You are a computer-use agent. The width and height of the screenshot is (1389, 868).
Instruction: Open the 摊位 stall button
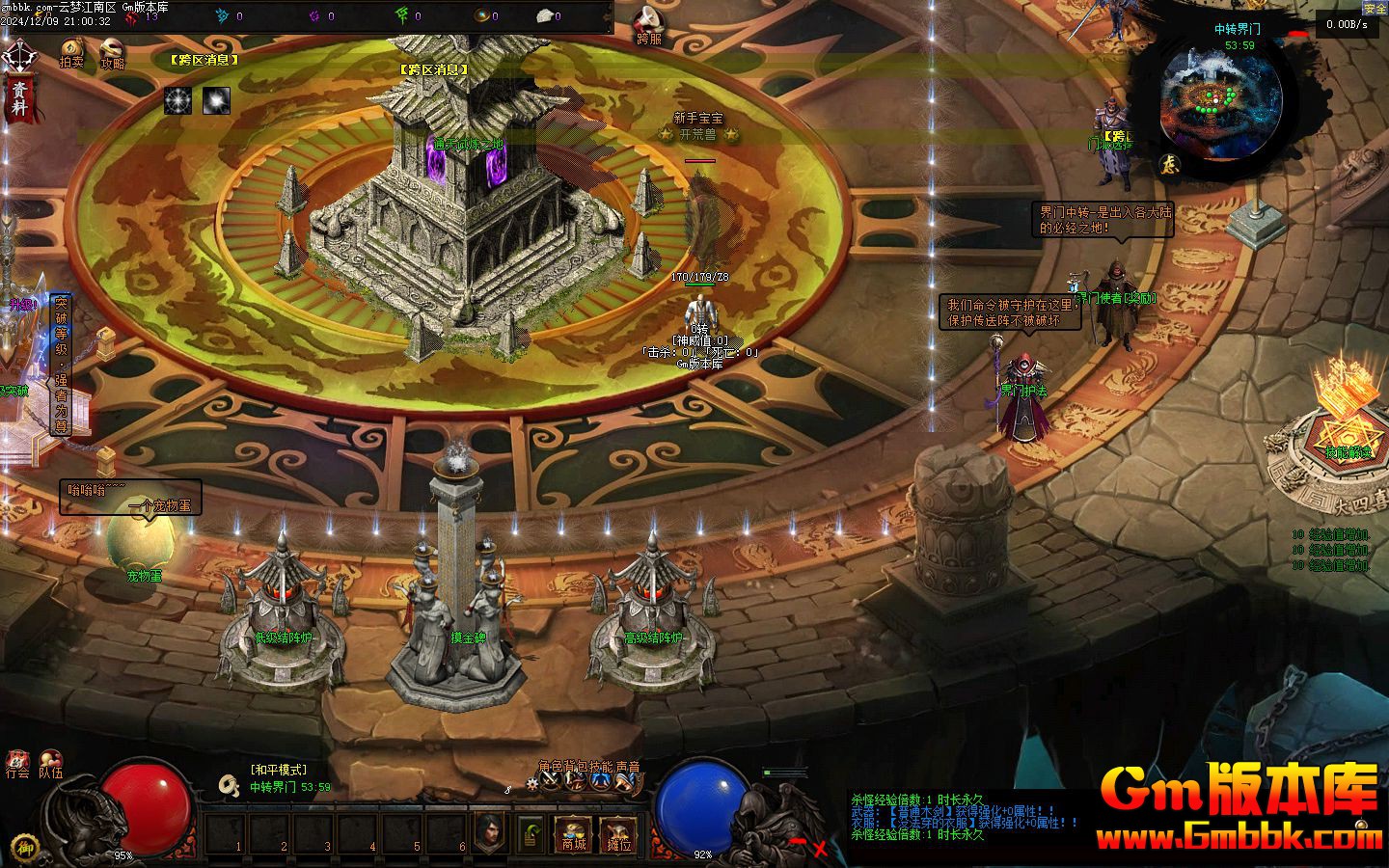[618, 834]
